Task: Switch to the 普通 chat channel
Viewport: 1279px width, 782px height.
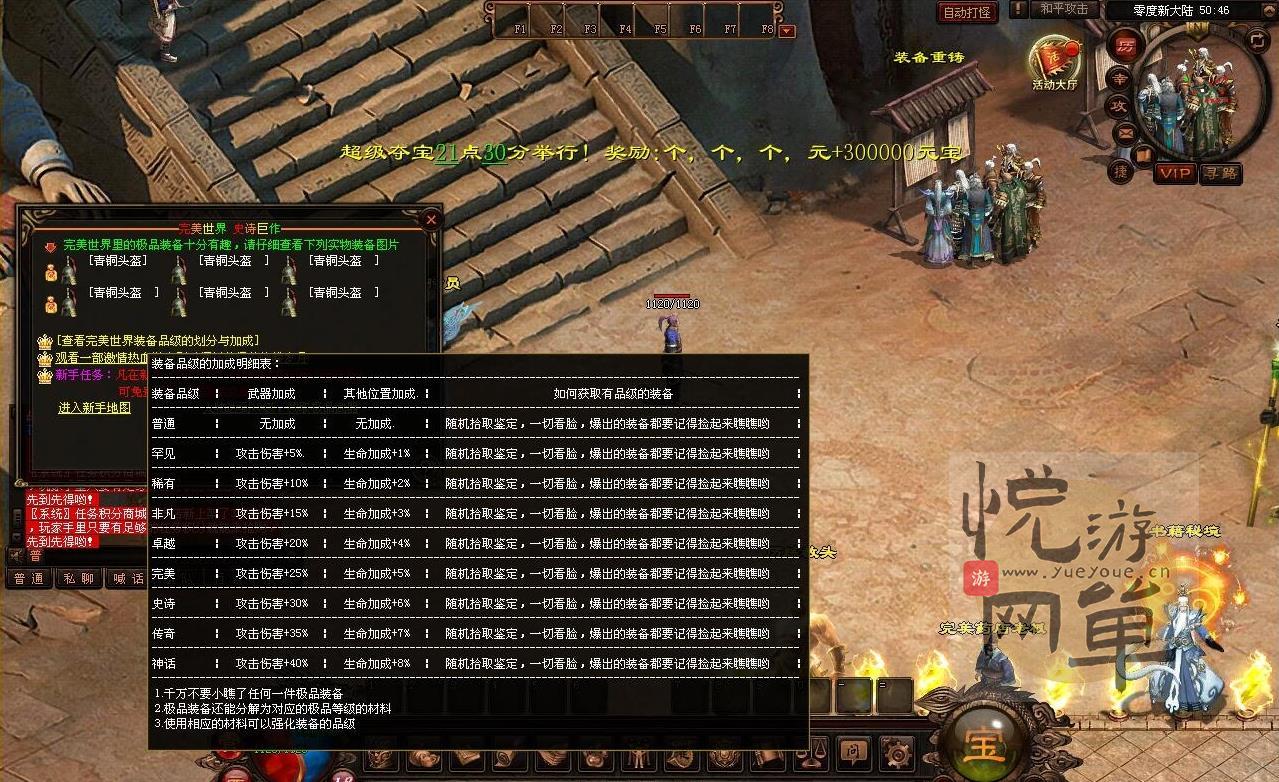Action: click(x=29, y=578)
